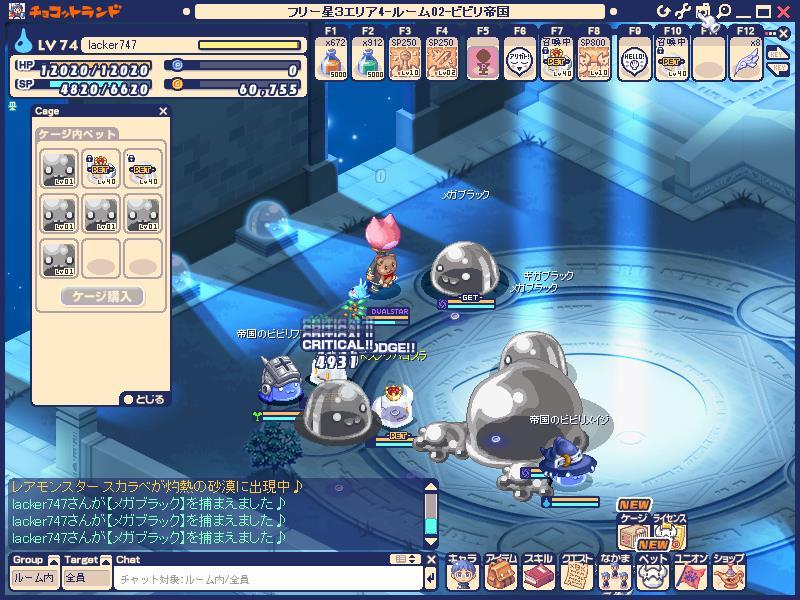The image size is (800, 600).
Task: Use the F2 green potion slot
Action: [x=367, y=58]
